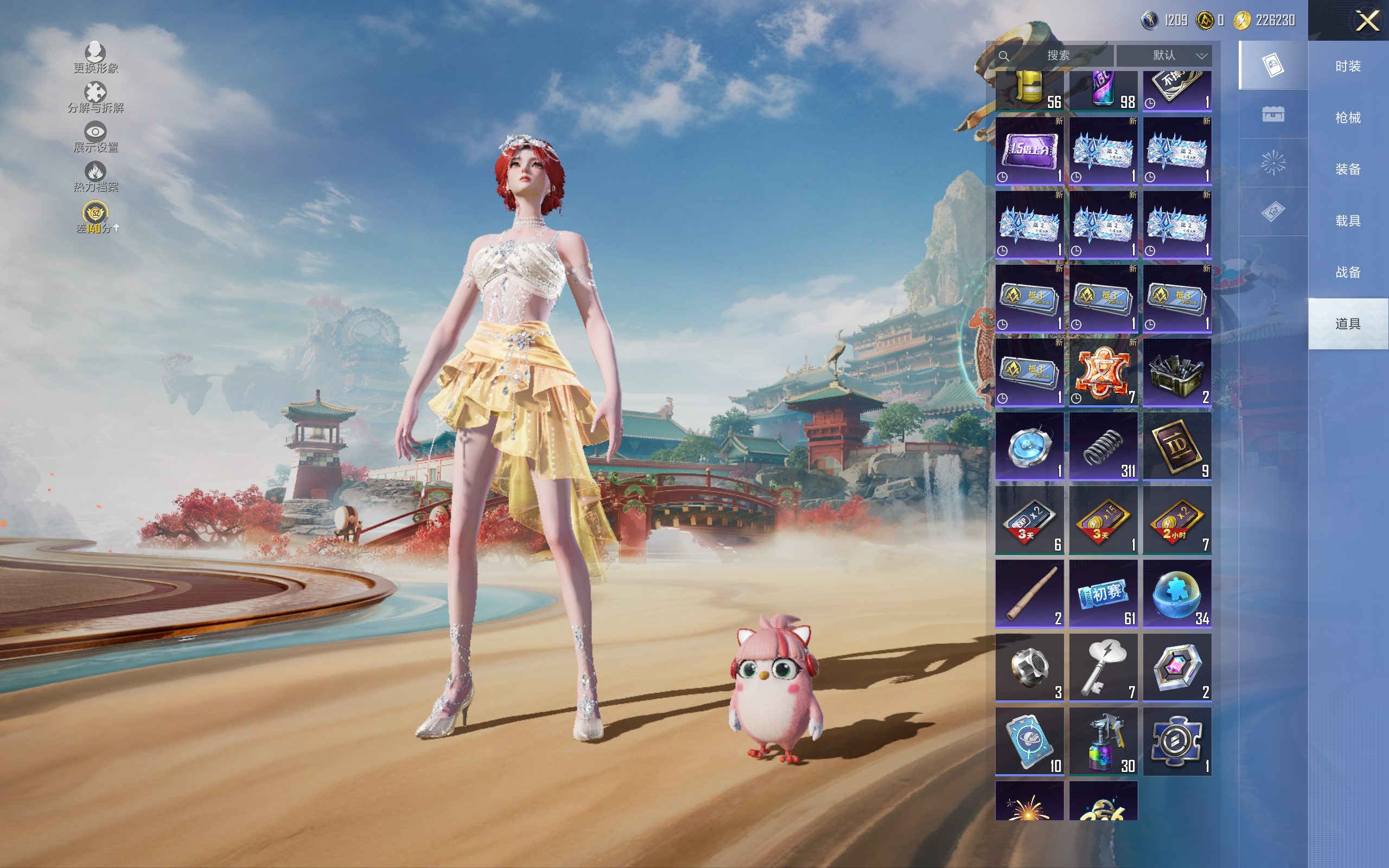Screen dimensions: 1389x868
Task: Open 展示设置 display settings
Action: (95, 137)
